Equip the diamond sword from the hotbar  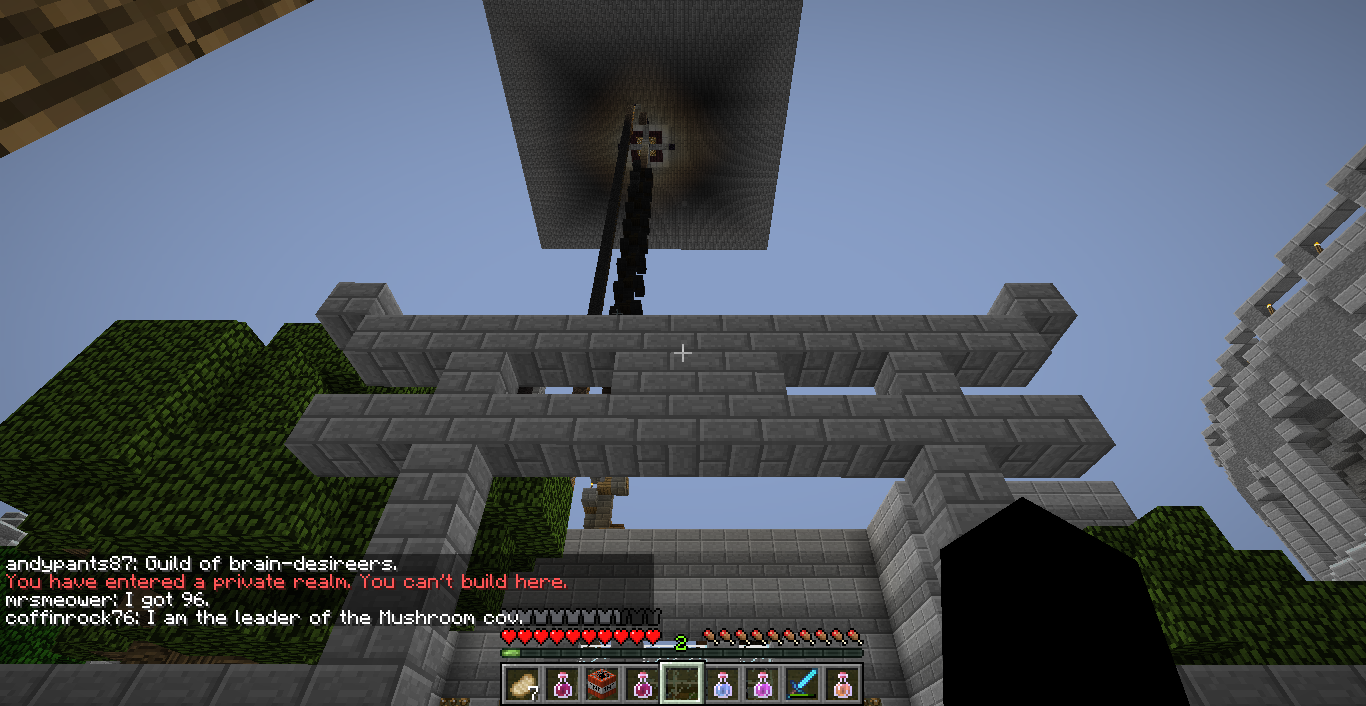click(803, 684)
